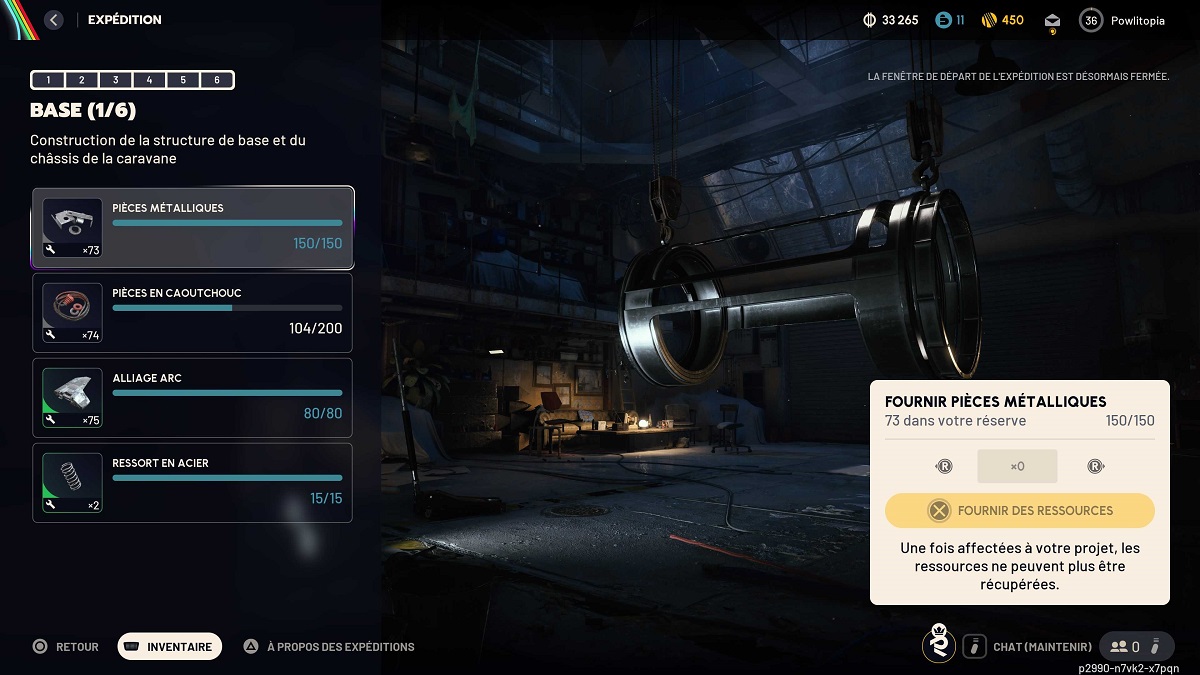Select the Pièces Métalliques resource row
The height and width of the screenshot is (675, 1200).
193,228
